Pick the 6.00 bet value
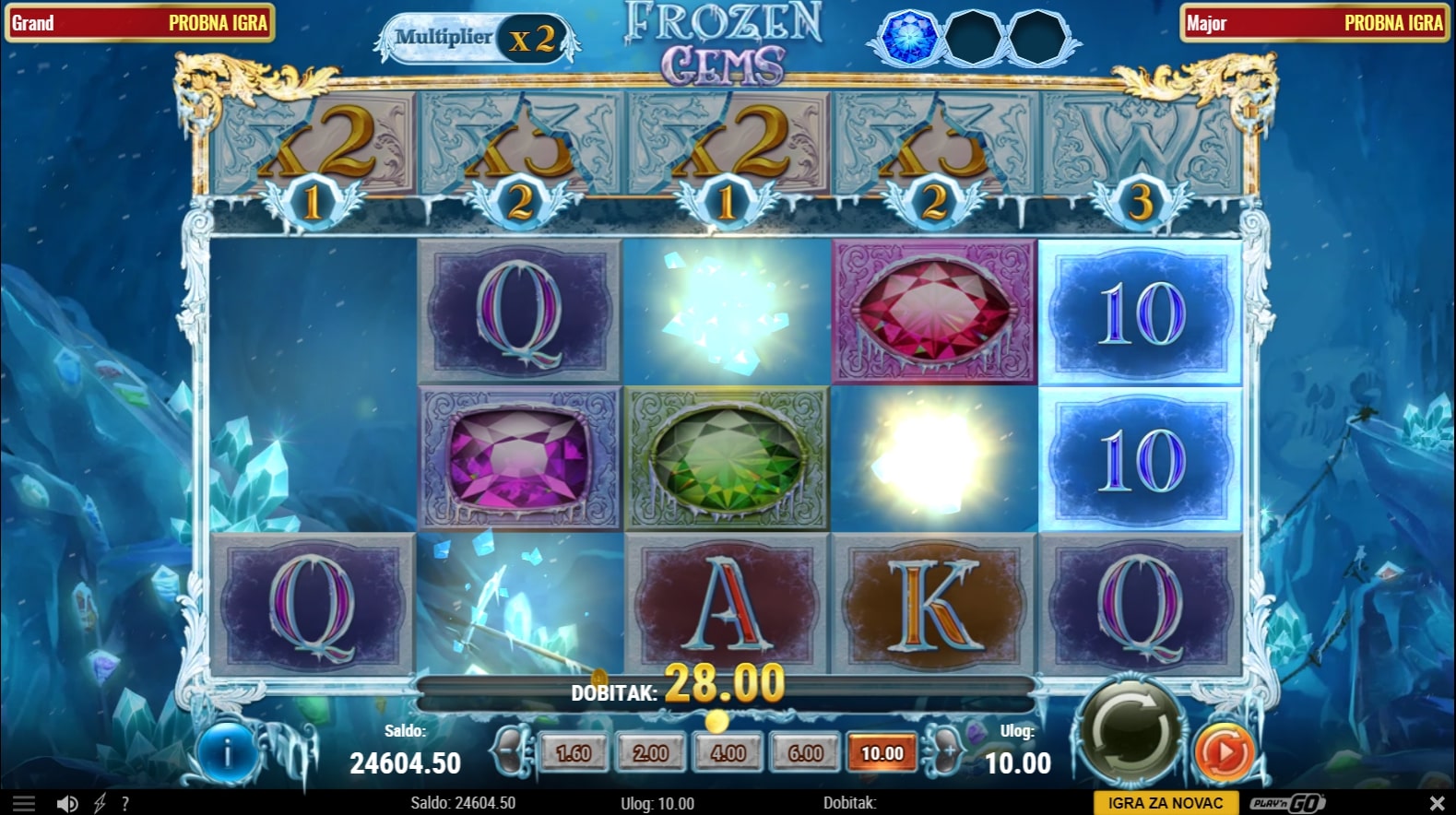Image resolution: width=1456 pixels, height=815 pixels. point(806,753)
